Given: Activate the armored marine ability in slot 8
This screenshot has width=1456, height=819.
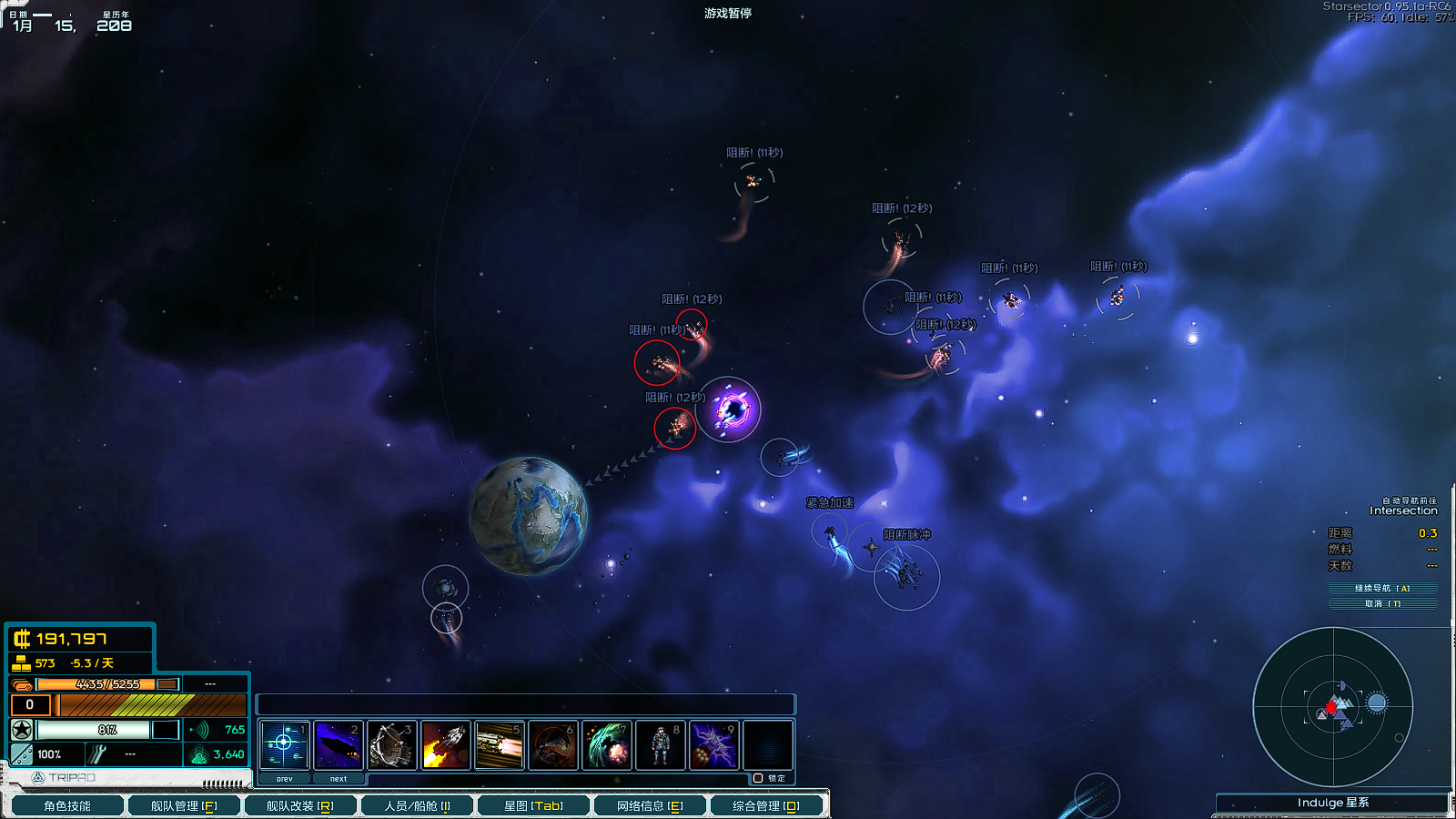Looking at the screenshot, I should pyautogui.click(x=661, y=744).
